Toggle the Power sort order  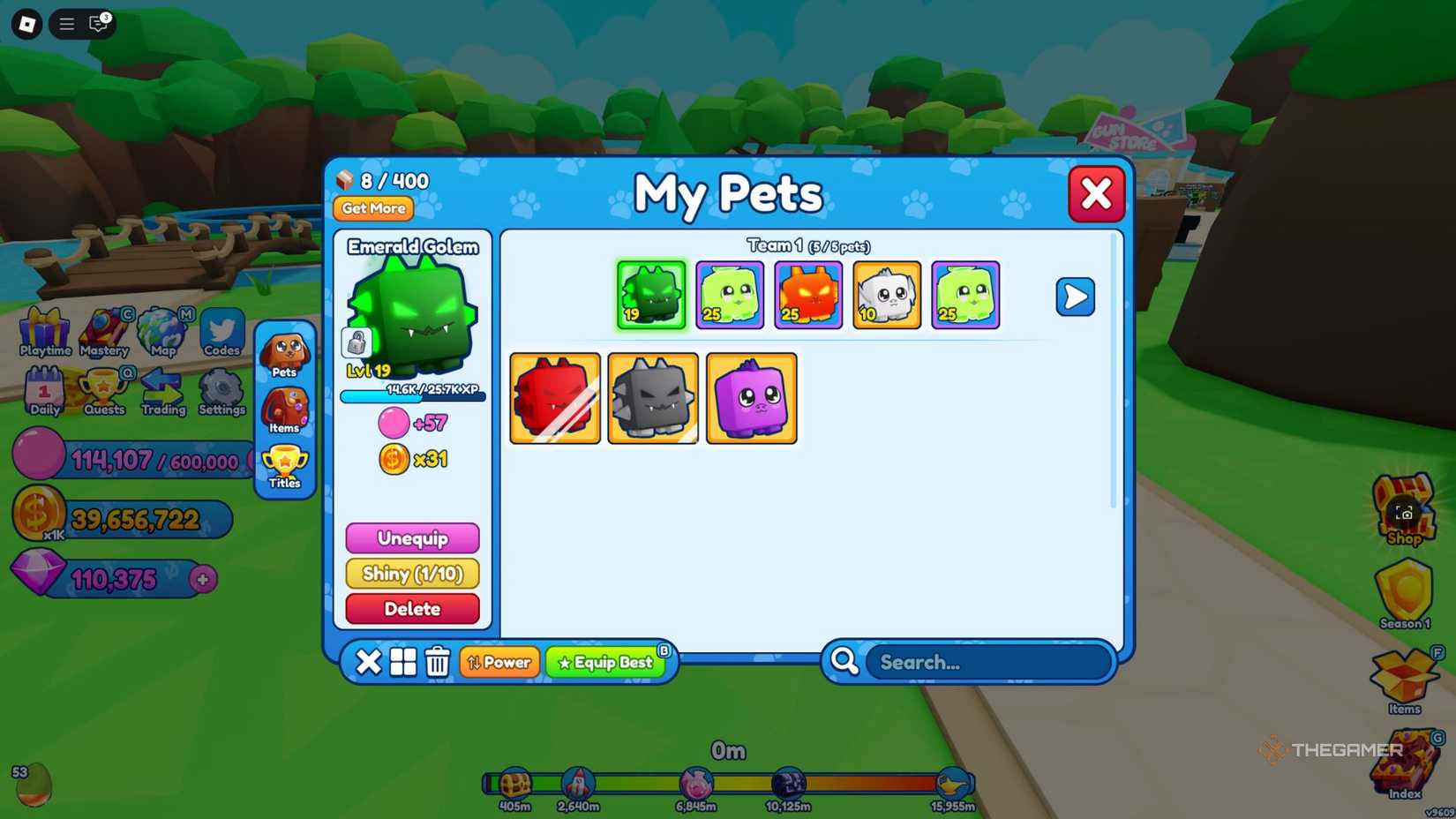[499, 662]
